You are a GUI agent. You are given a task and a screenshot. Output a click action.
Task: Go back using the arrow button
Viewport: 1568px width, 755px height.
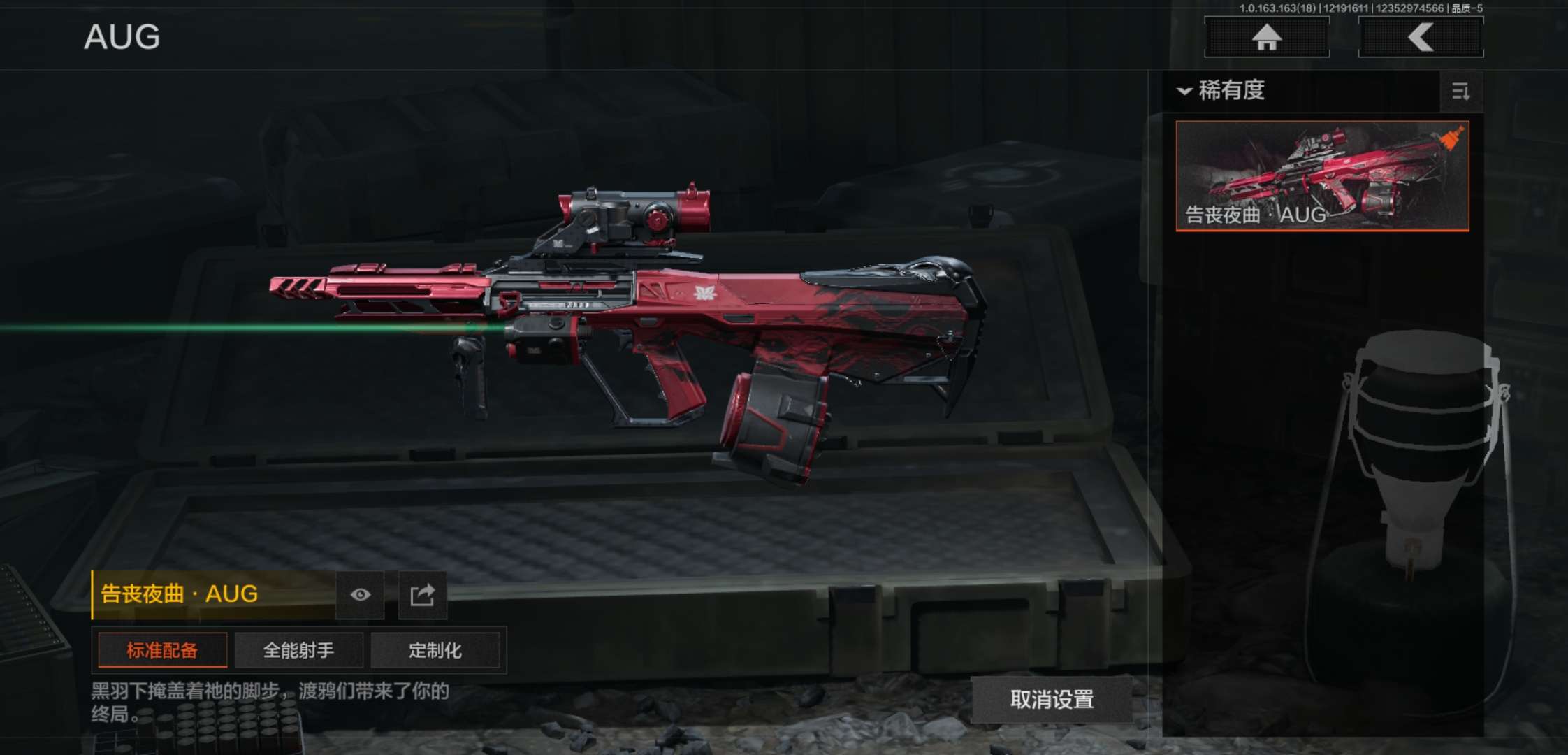pos(1421,37)
